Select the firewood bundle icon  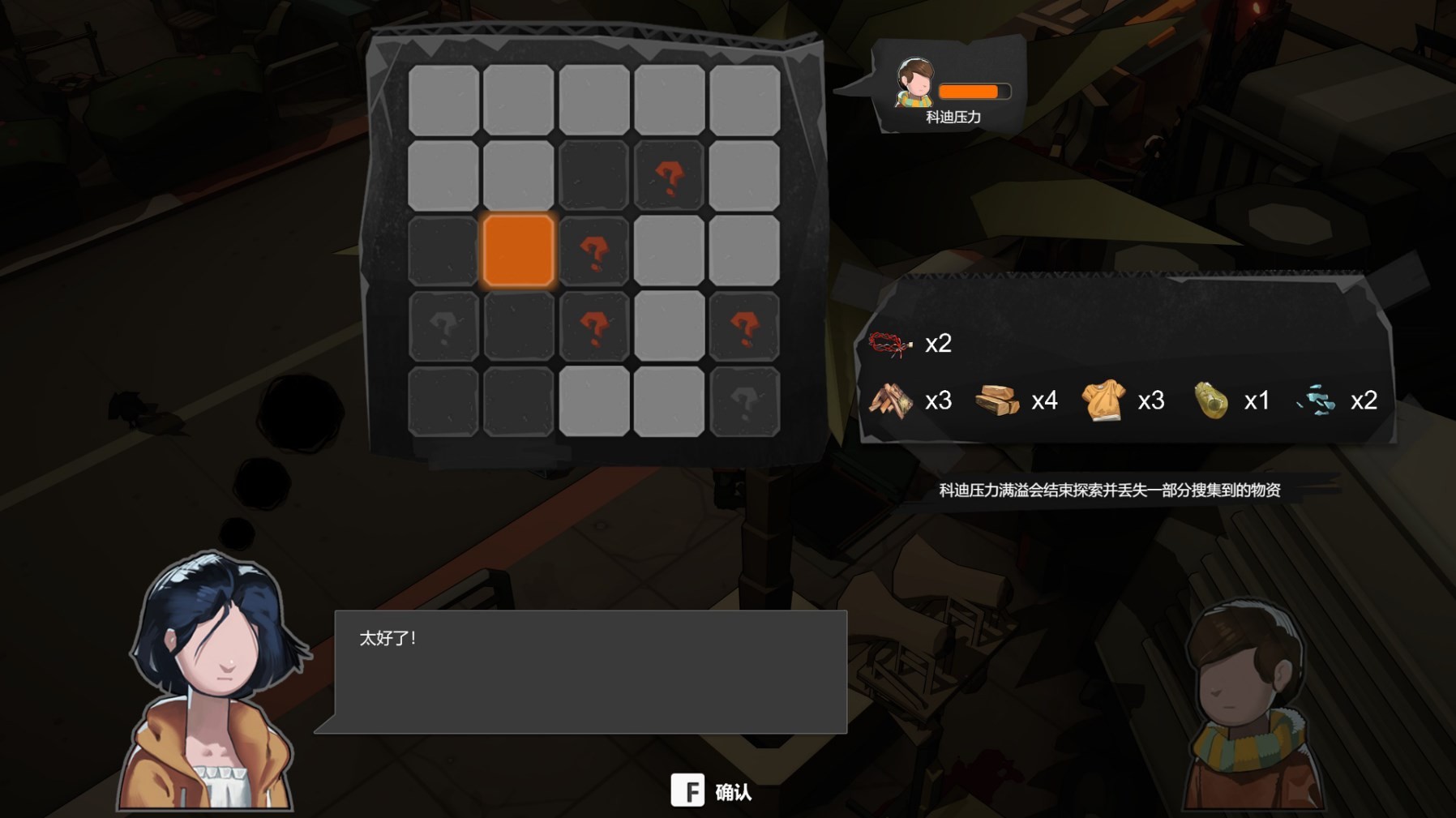[x=890, y=400]
